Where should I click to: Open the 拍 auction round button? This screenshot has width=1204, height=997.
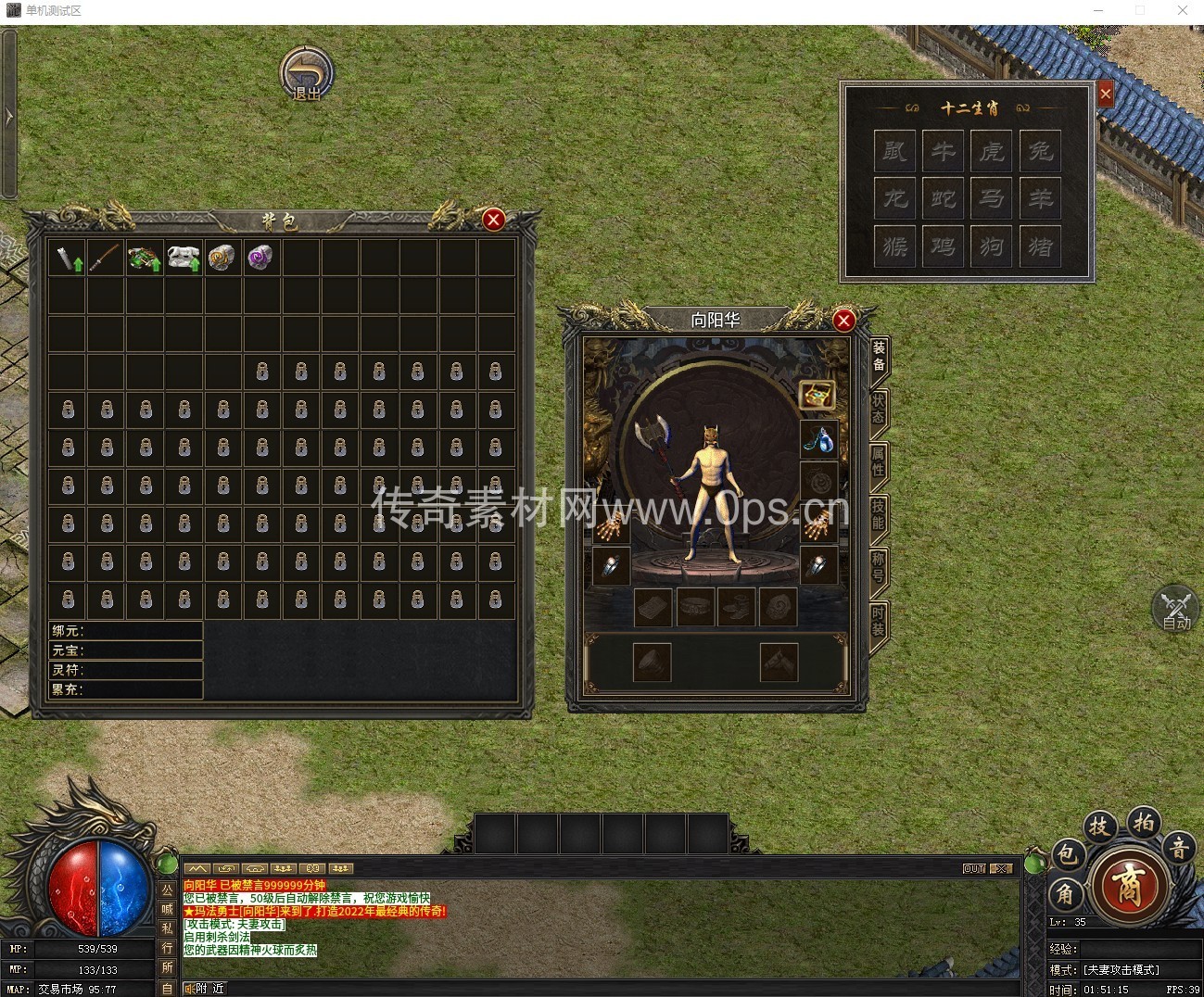point(1144,823)
